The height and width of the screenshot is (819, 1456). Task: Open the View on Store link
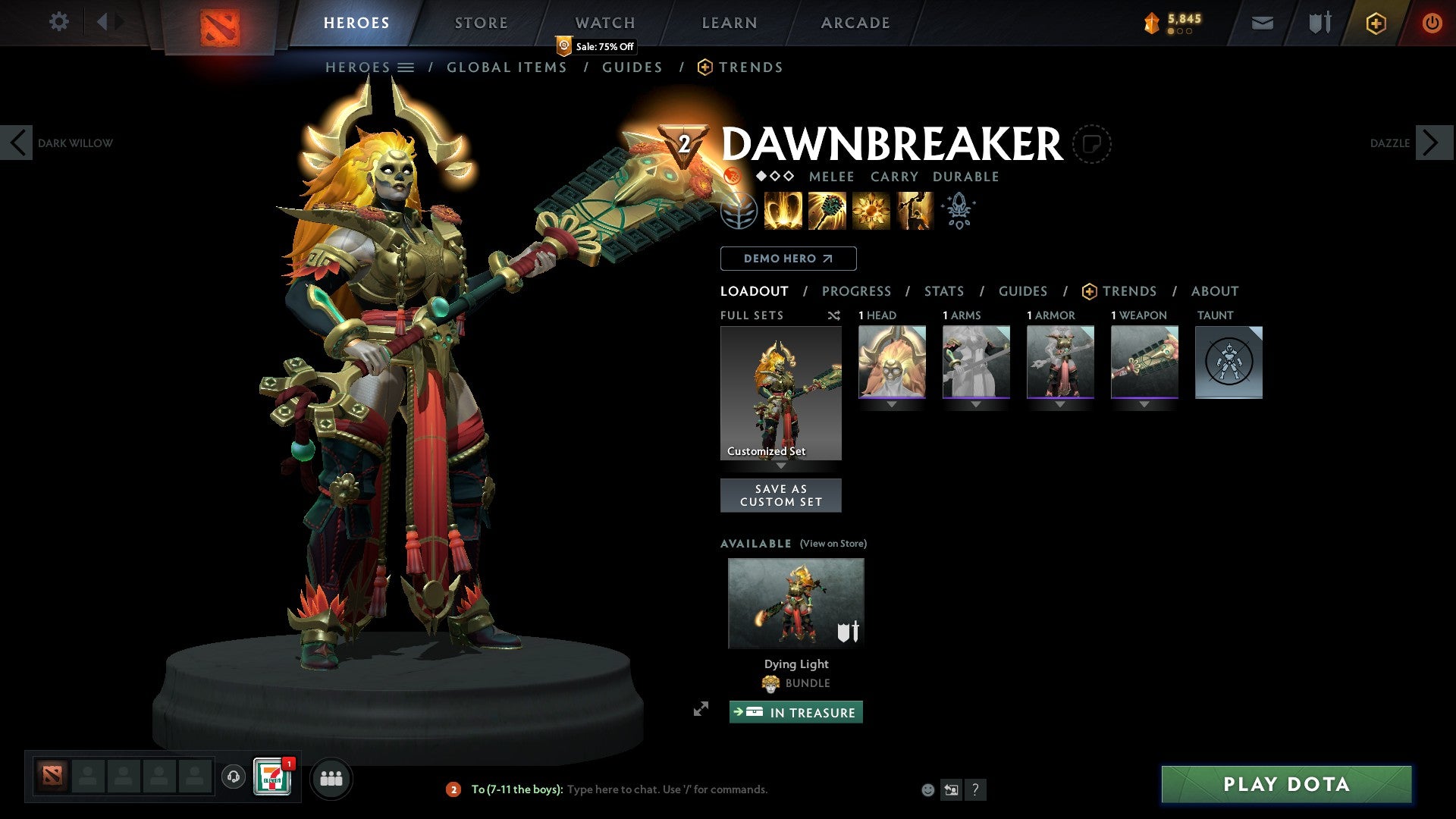[x=833, y=544]
